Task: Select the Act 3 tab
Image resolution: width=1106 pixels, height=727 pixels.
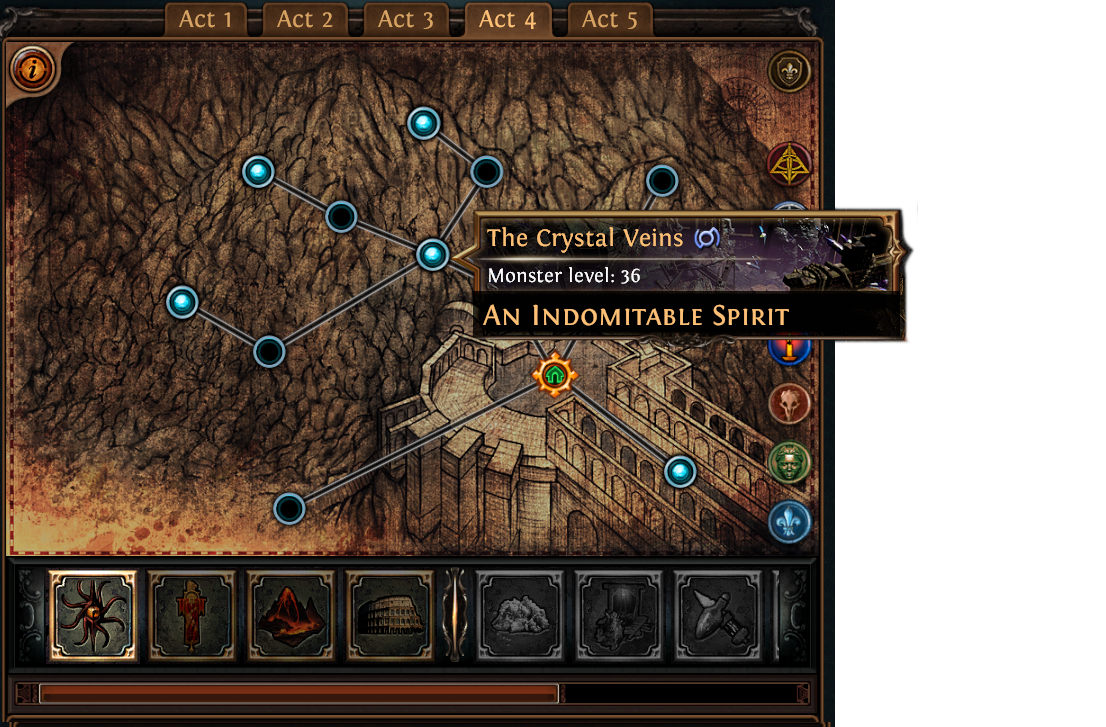Action: (406, 19)
